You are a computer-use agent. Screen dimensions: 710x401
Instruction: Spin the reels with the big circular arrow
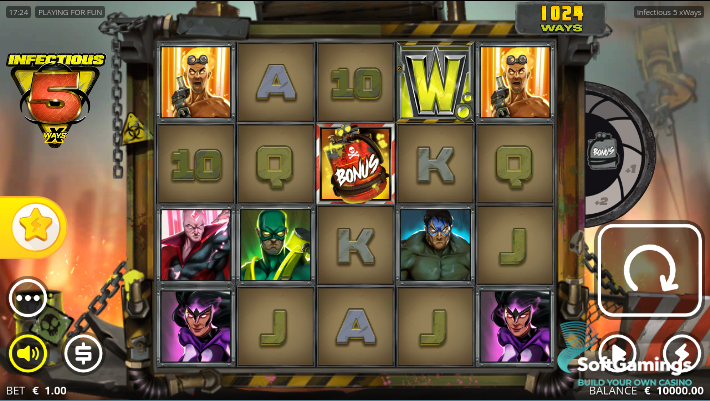tap(649, 270)
